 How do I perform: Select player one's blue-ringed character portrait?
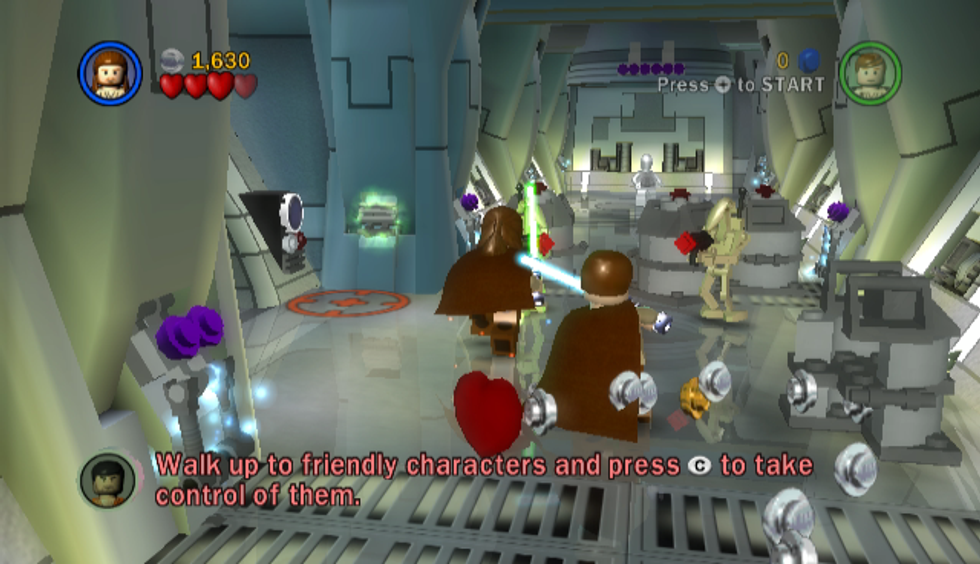(x=109, y=72)
